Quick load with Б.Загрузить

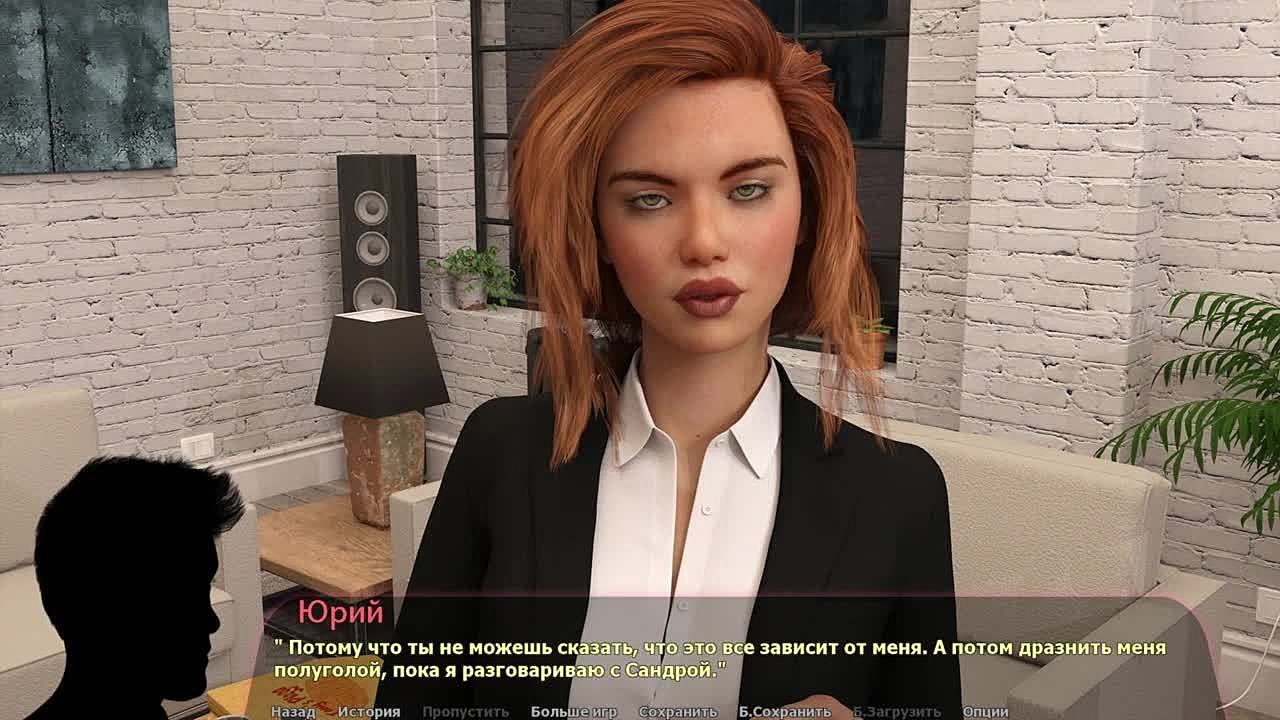(896, 712)
